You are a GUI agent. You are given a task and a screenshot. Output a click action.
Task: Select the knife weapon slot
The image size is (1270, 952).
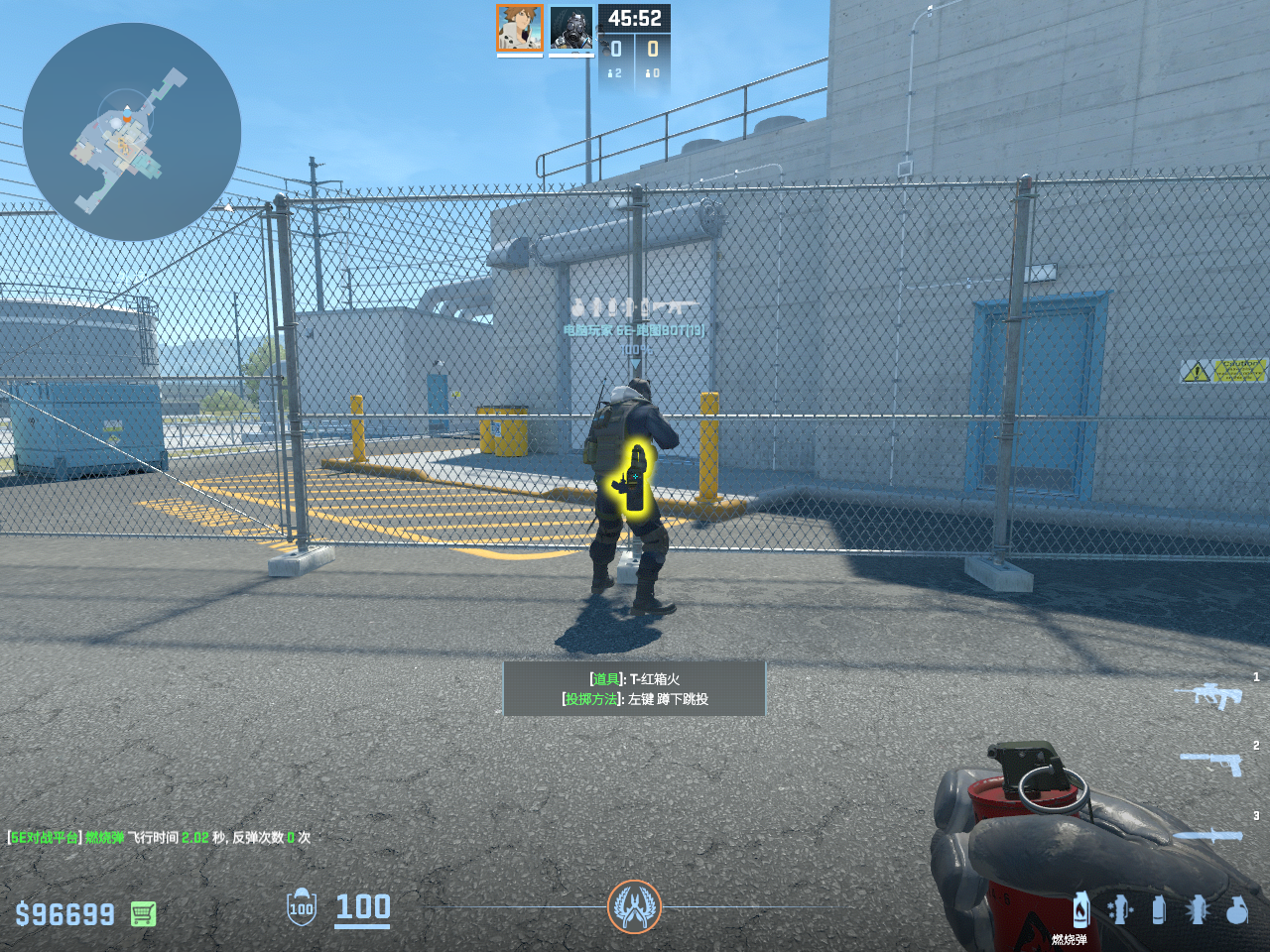pos(1208,835)
